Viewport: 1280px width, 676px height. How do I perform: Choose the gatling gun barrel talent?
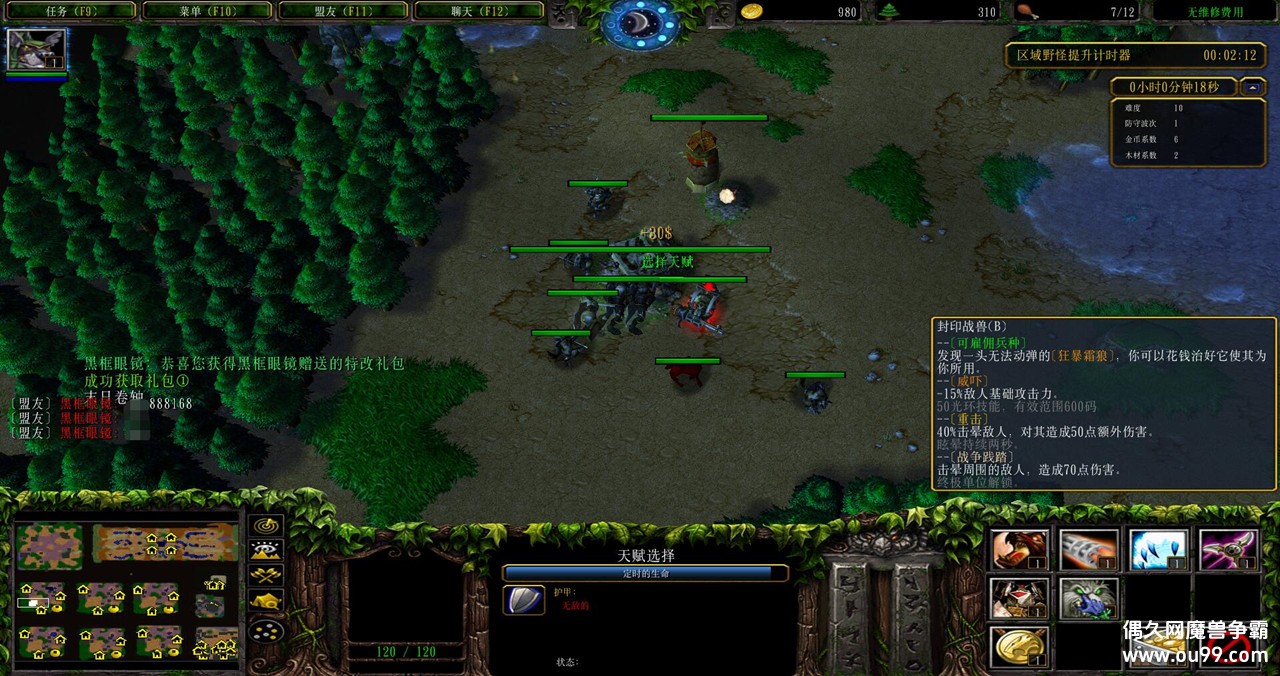coord(1088,550)
